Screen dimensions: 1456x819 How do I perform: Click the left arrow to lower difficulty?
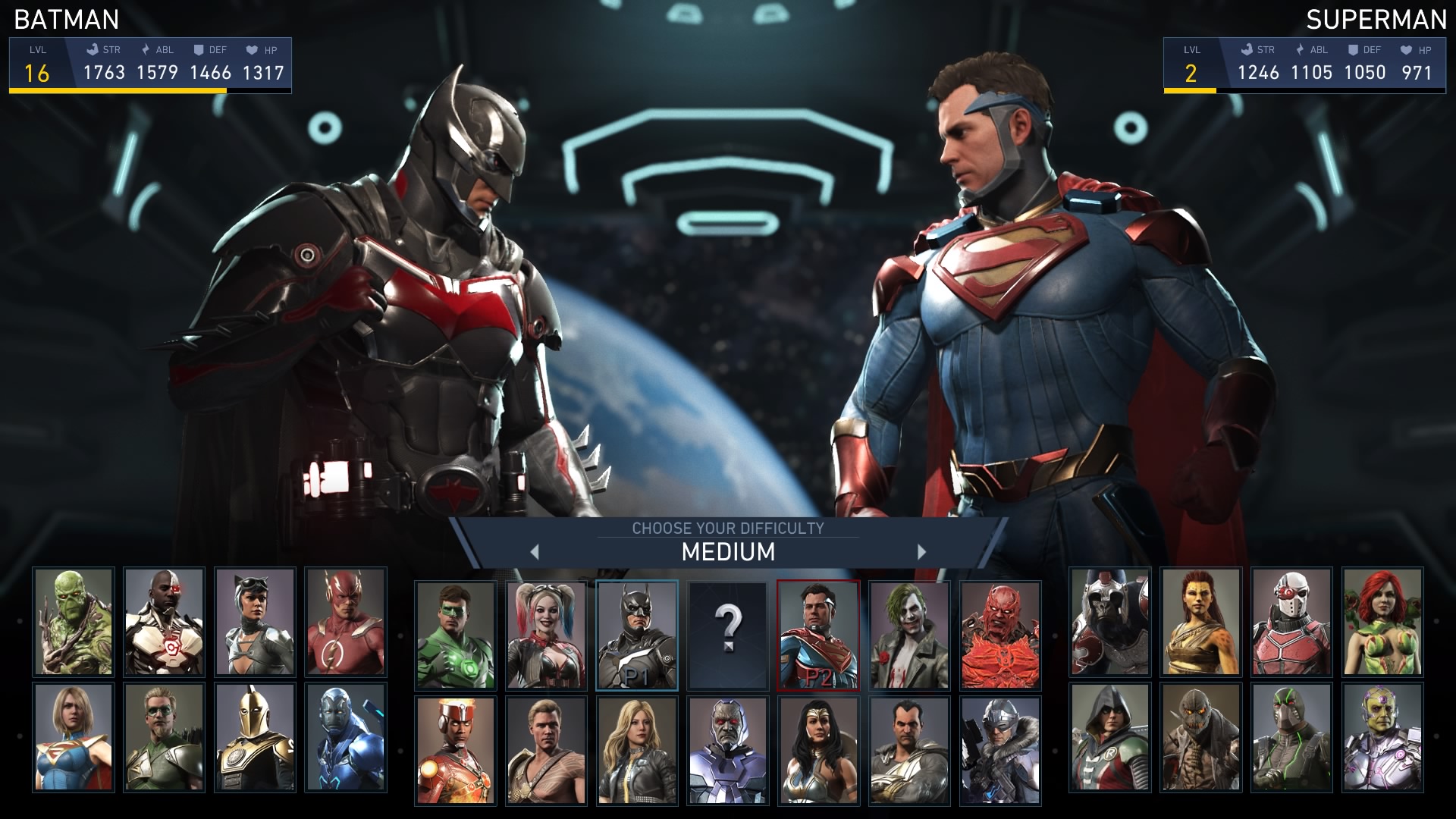[535, 552]
